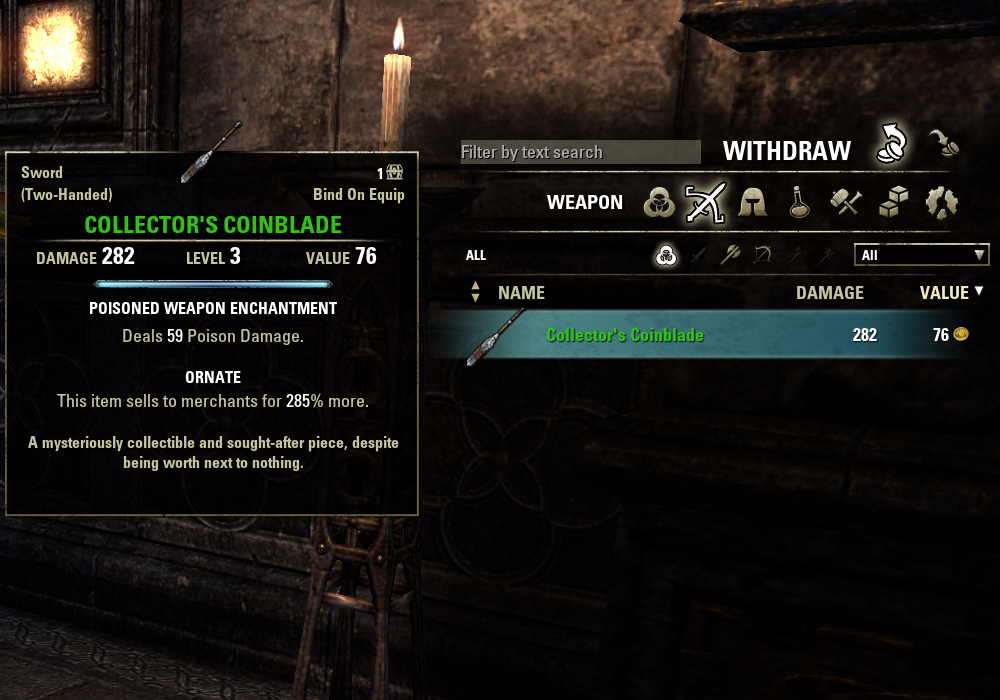Image resolution: width=1000 pixels, height=700 pixels.
Task: Sort list by Value column header
Action: tap(944, 293)
